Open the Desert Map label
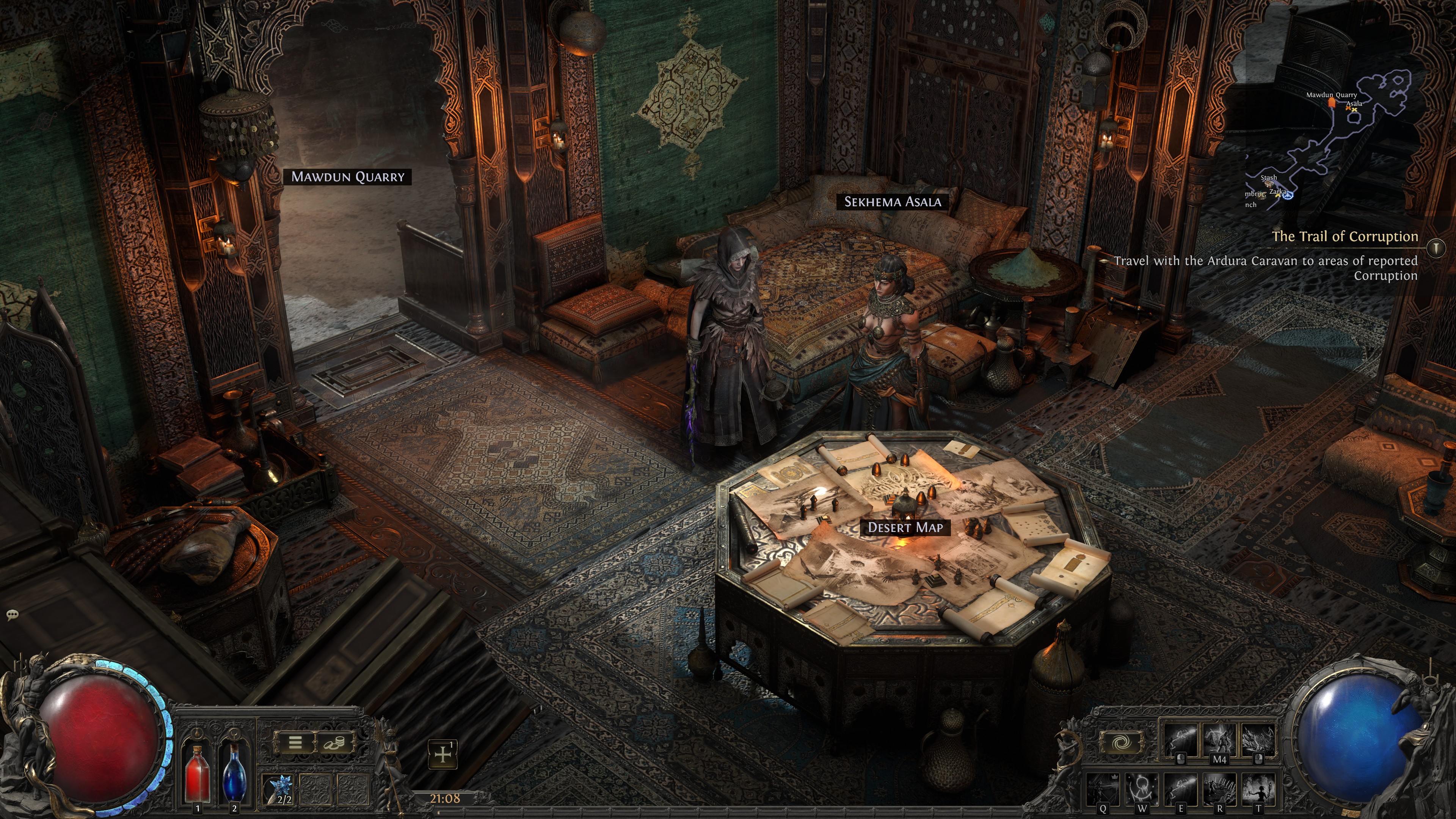The image size is (1456, 819). 905,527
